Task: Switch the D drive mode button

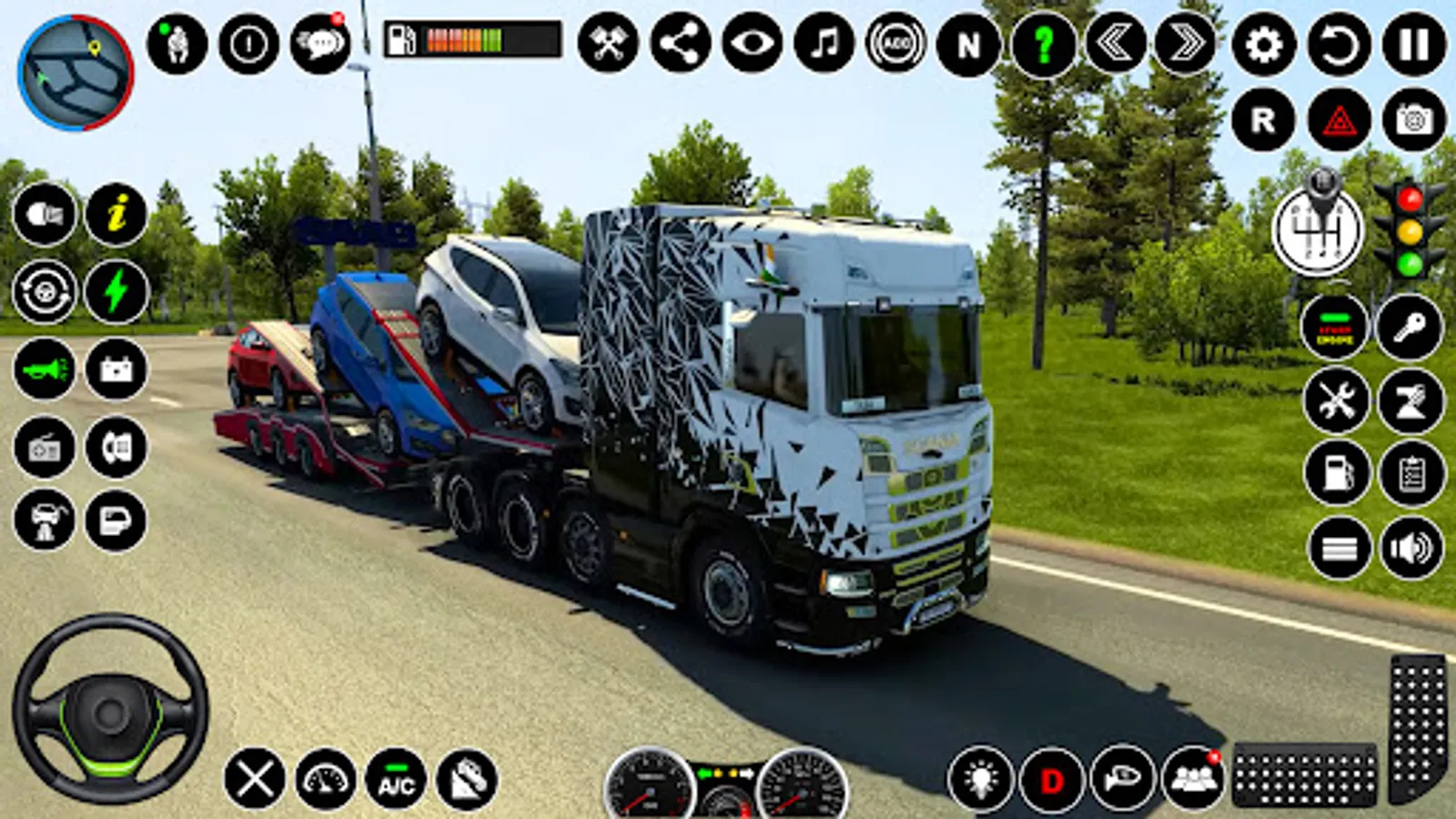Action: (1052, 780)
